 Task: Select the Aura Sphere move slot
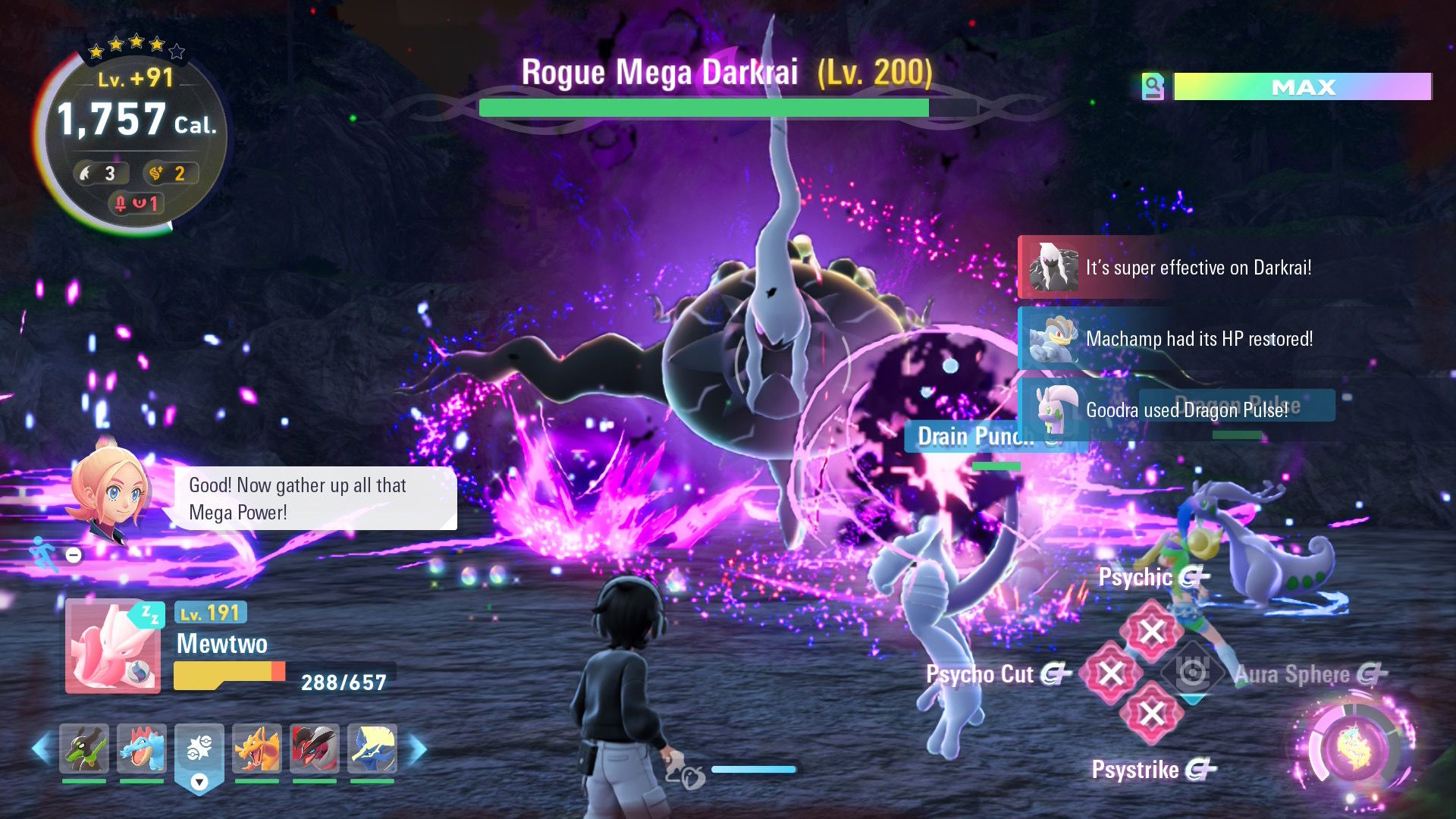click(1193, 673)
